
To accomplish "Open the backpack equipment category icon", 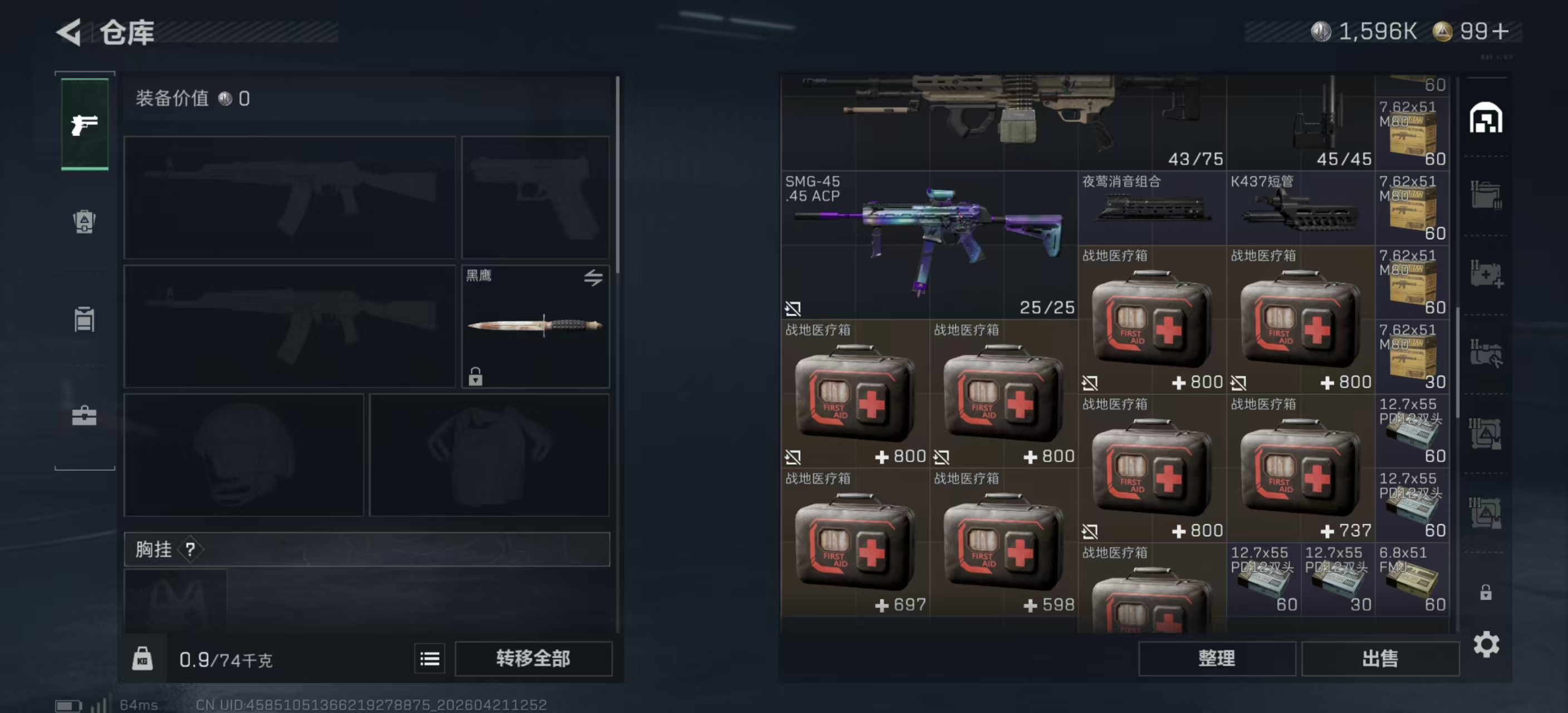I will pyautogui.click(x=84, y=222).
